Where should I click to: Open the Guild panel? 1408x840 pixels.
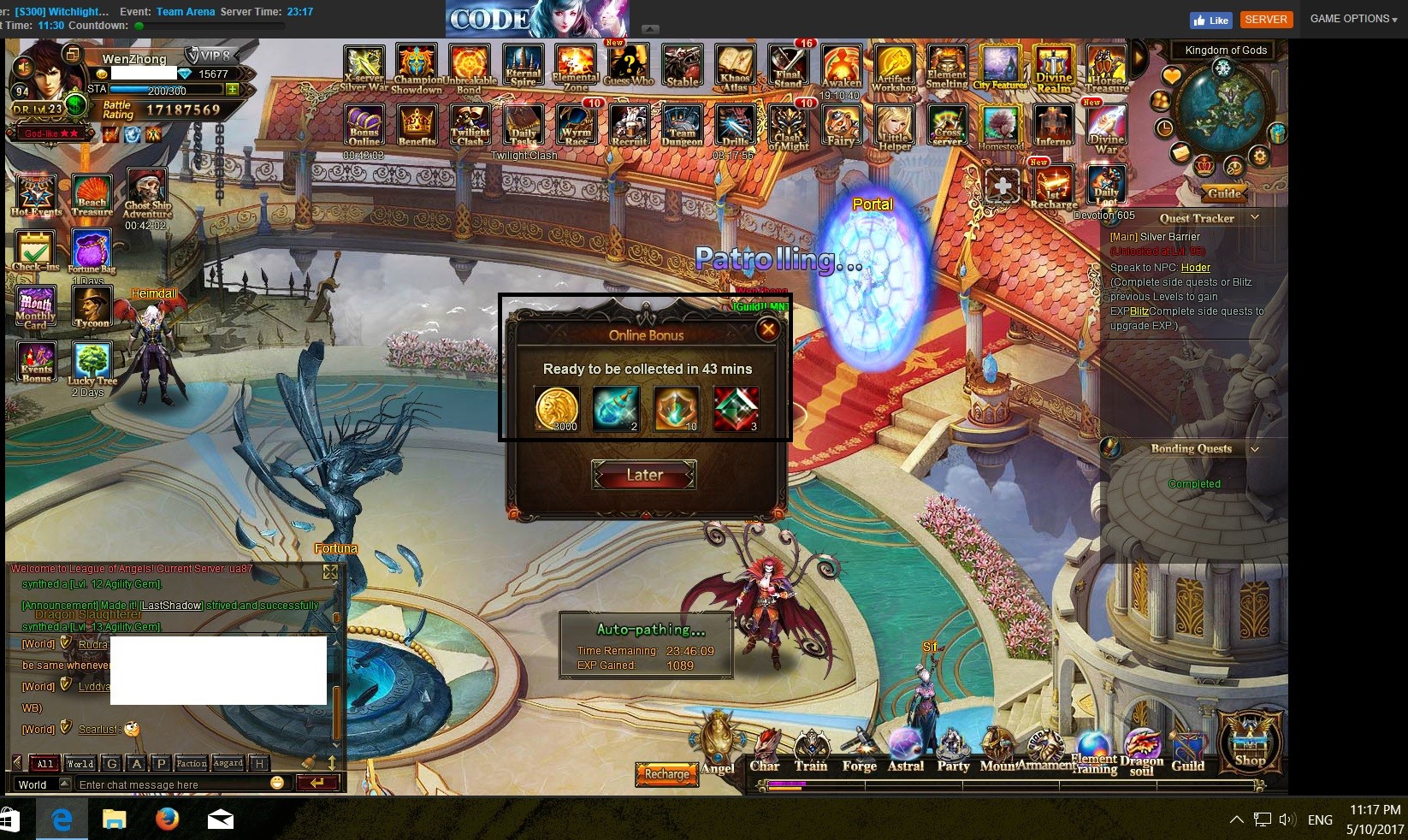pos(1187,751)
